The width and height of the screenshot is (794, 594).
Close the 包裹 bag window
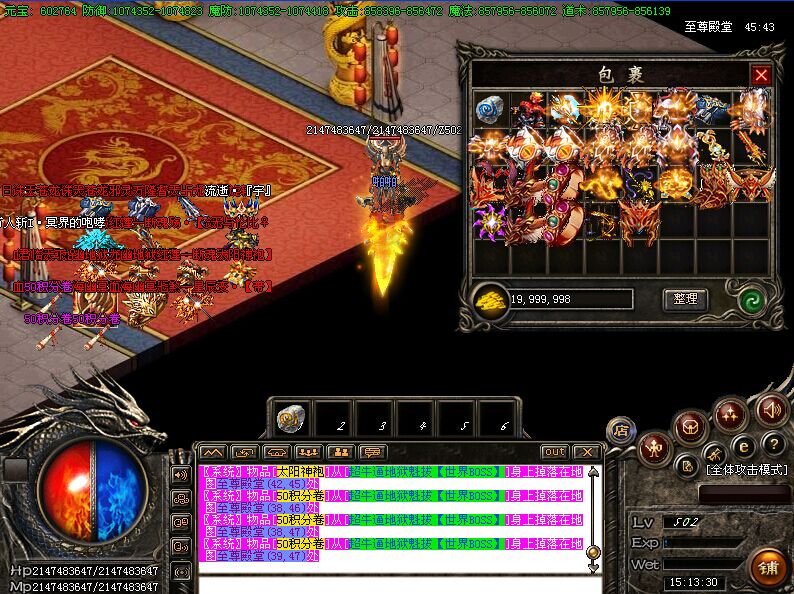(761, 75)
